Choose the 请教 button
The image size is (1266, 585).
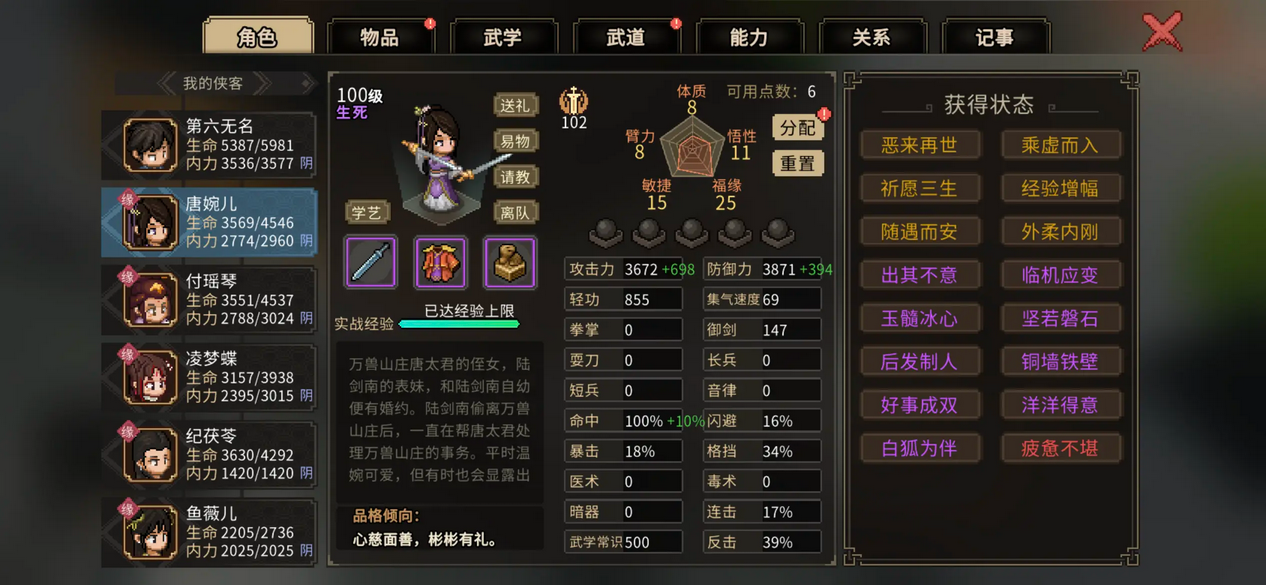515,177
